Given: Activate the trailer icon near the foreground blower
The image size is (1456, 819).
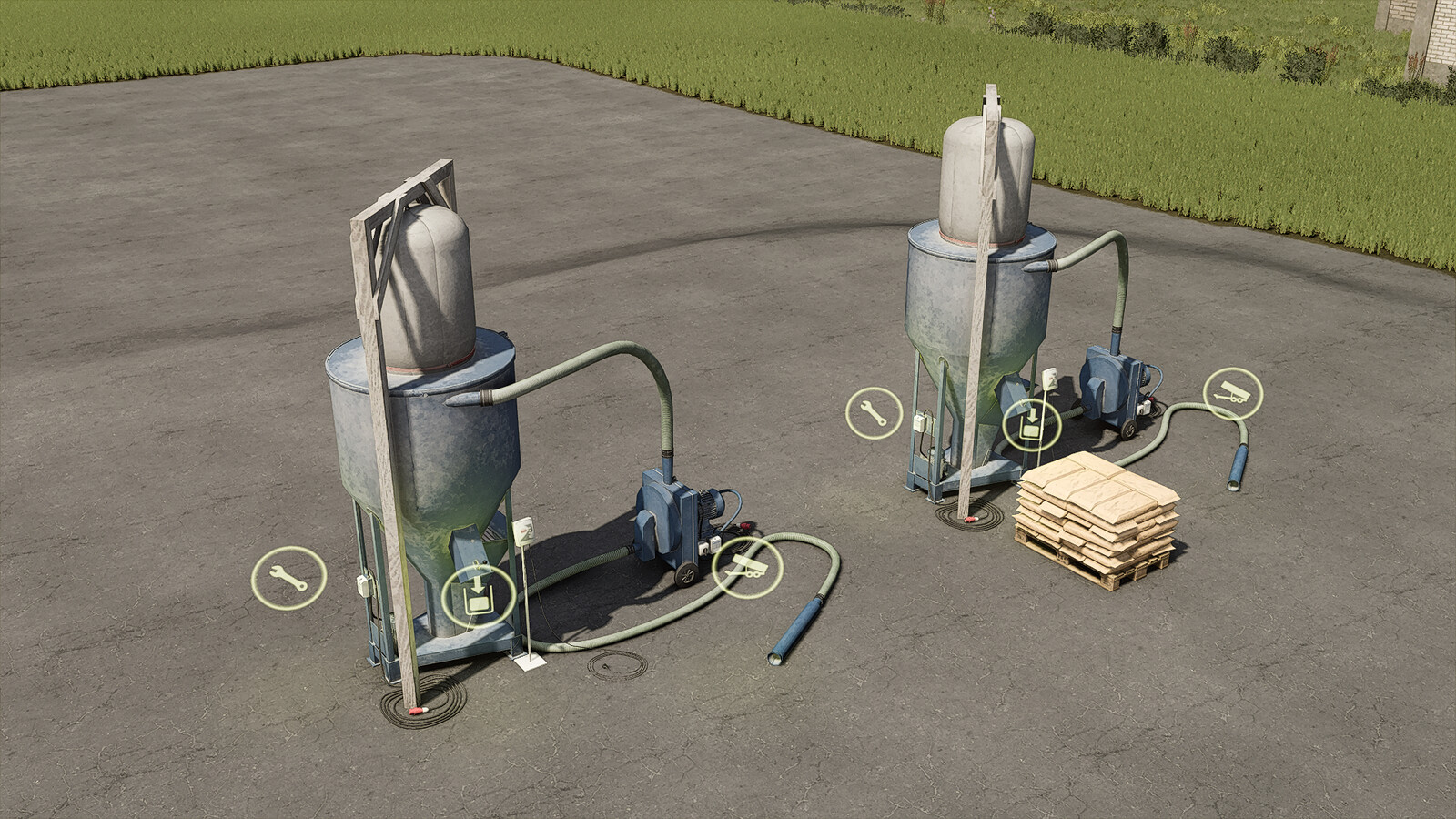Looking at the screenshot, I should click(748, 568).
